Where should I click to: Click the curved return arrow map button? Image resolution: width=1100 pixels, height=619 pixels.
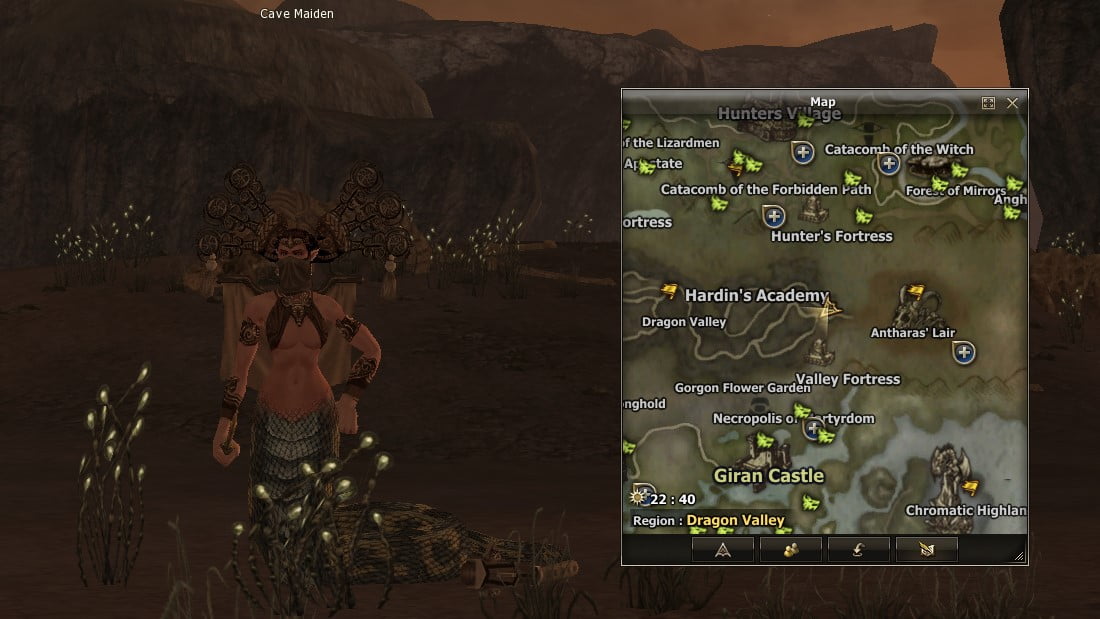pyautogui.click(x=858, y=549)
